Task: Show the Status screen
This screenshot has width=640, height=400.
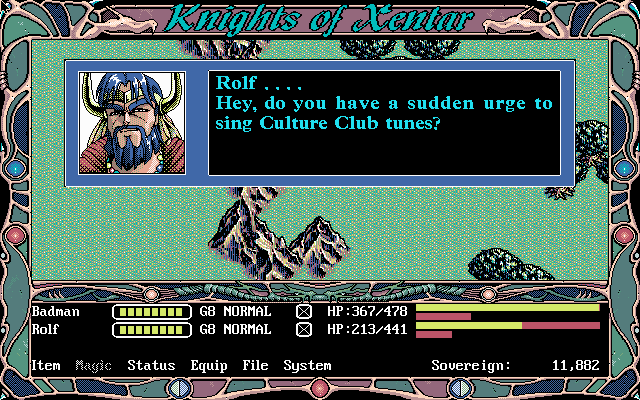Action: click(x=151, y=366)
